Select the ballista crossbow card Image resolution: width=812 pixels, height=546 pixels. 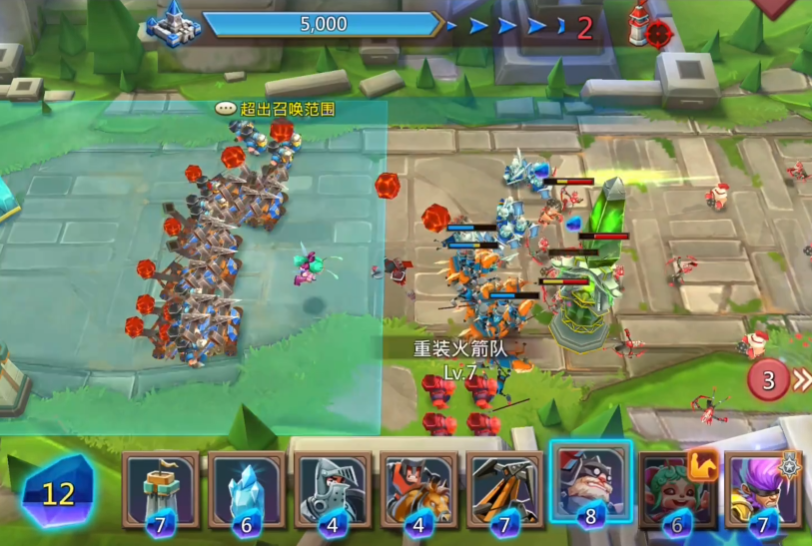[x=505, y=489]
